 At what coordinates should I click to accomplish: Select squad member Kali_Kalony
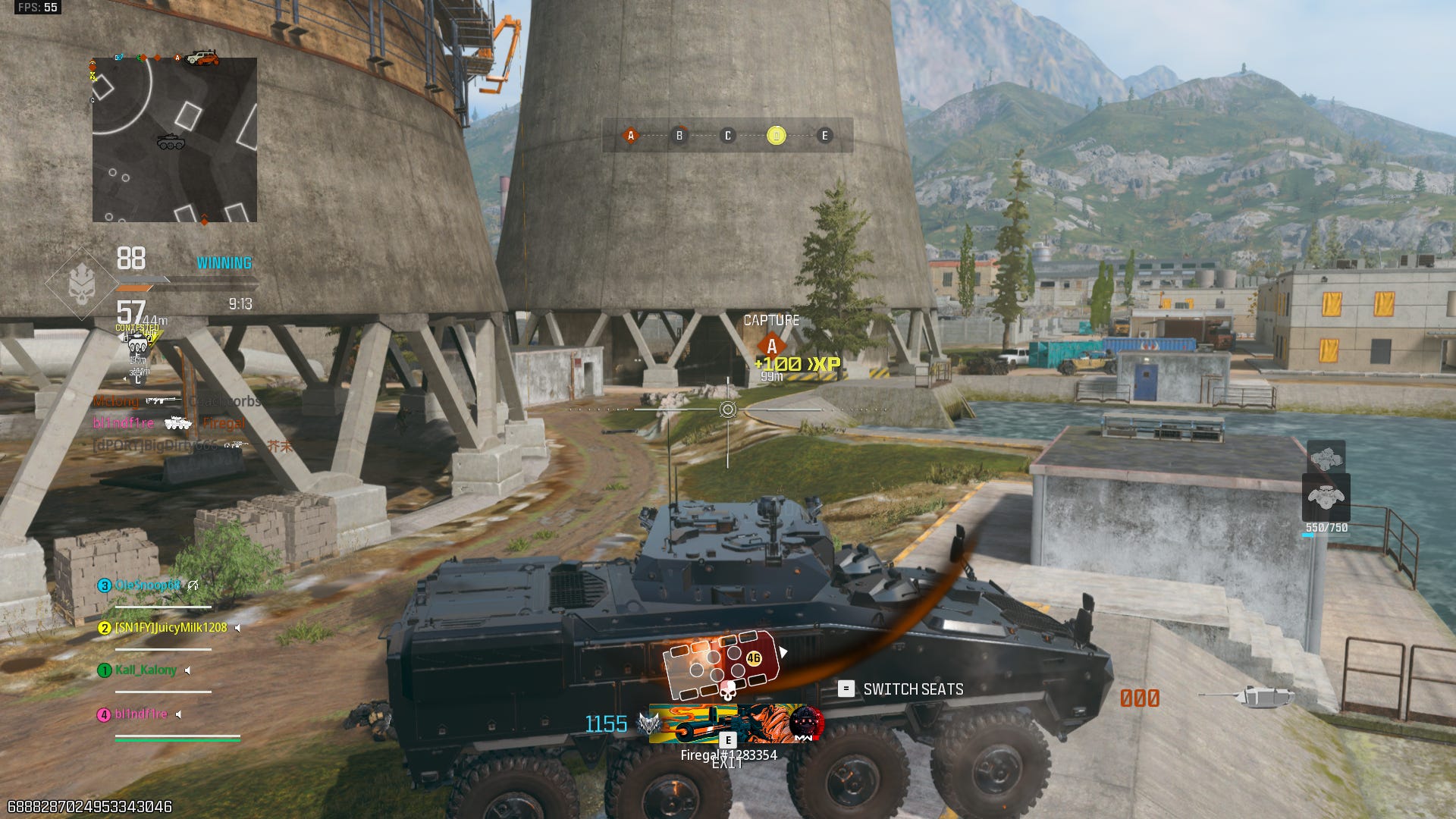[145, 670]
